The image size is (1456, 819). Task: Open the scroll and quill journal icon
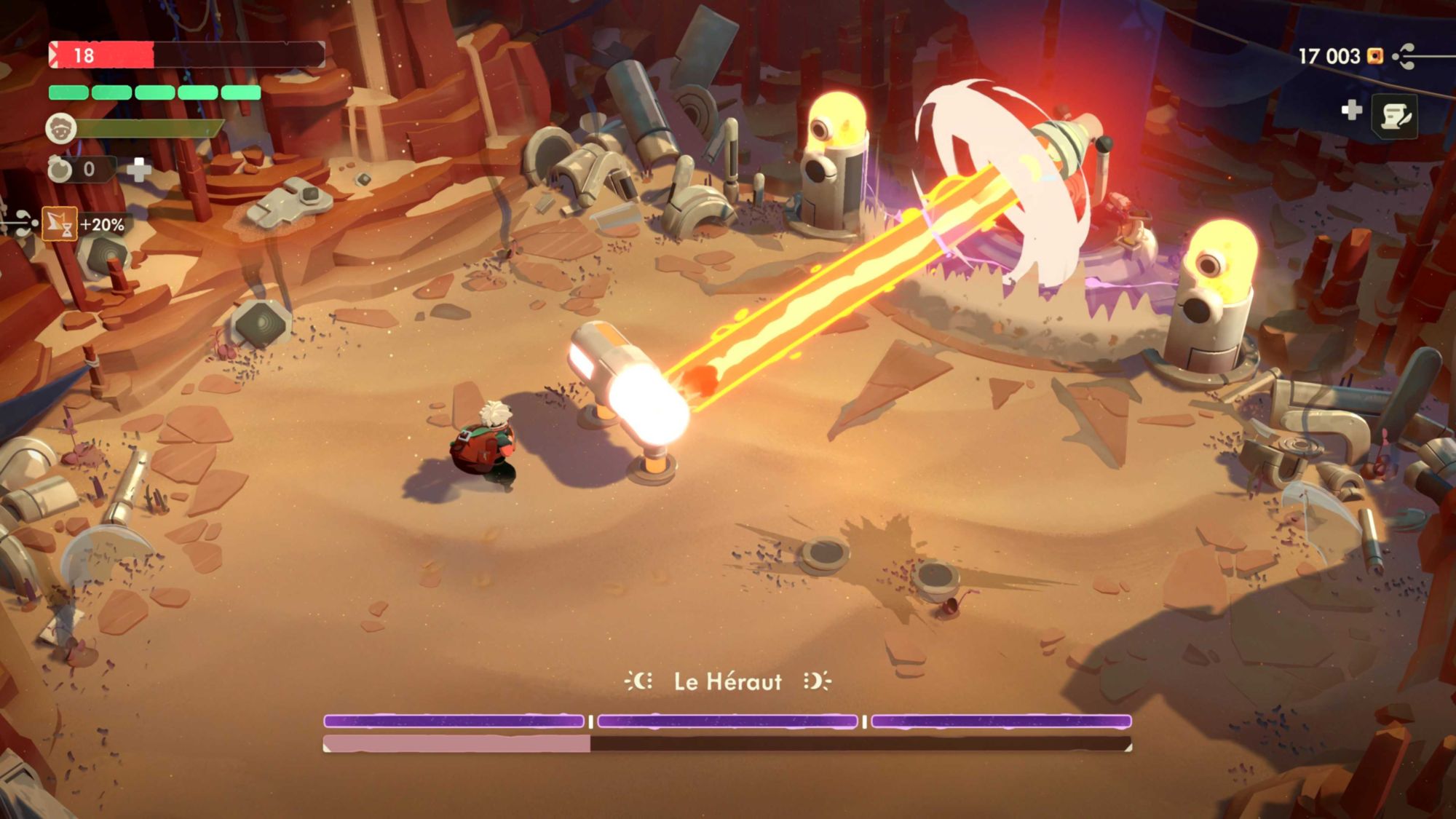tap(1395, 116)
